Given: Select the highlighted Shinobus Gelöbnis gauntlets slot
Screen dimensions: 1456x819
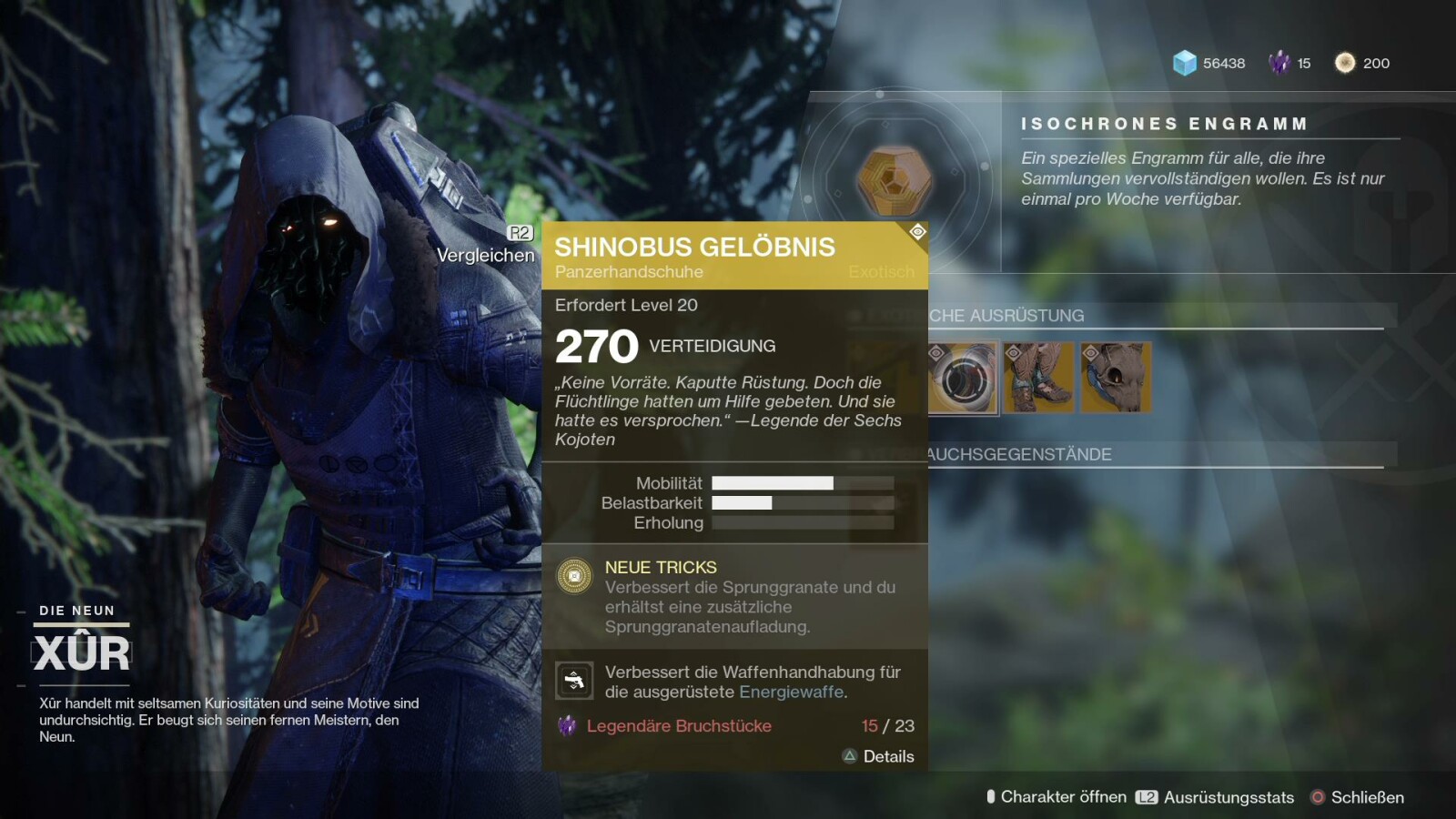Looking at the screenshot, I should point(963,378).
